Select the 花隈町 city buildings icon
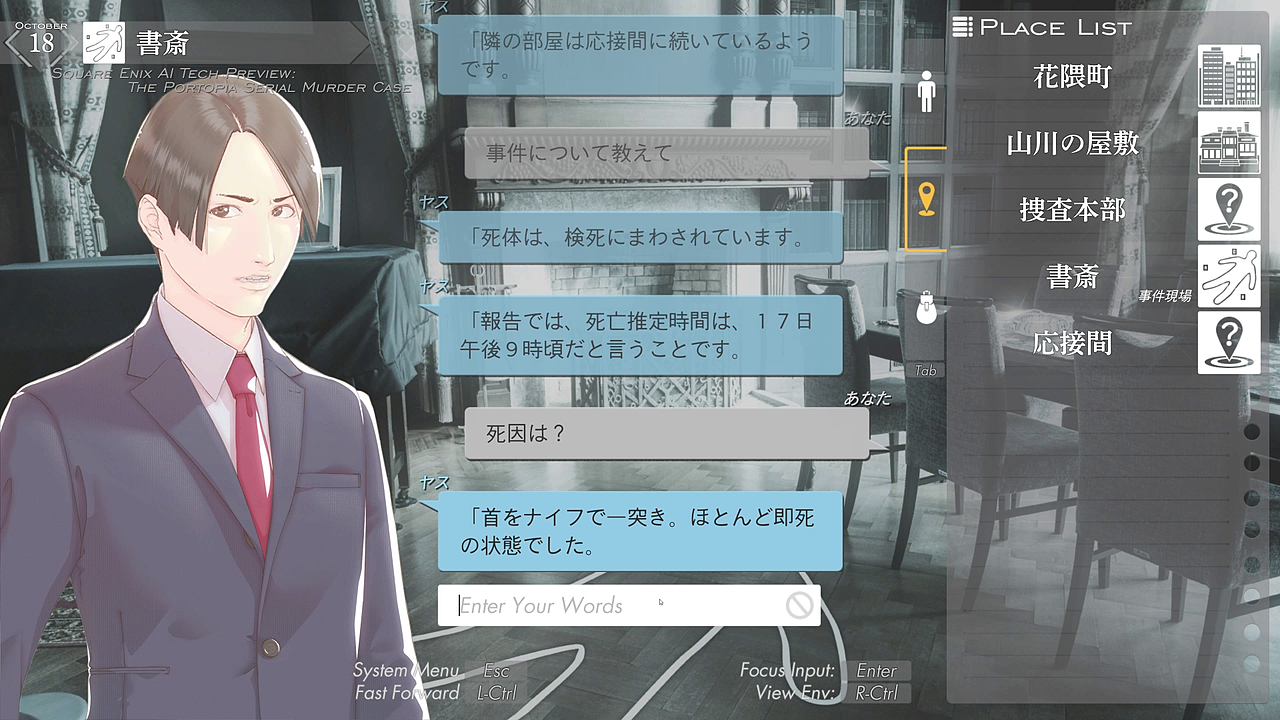Image resolution: width=1280 pixels, height=720 pixels. click(1229, 76)
